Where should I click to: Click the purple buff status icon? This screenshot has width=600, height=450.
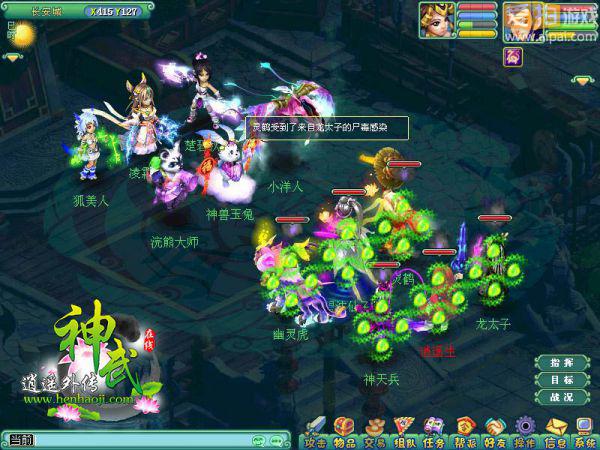tap(514, 58)
